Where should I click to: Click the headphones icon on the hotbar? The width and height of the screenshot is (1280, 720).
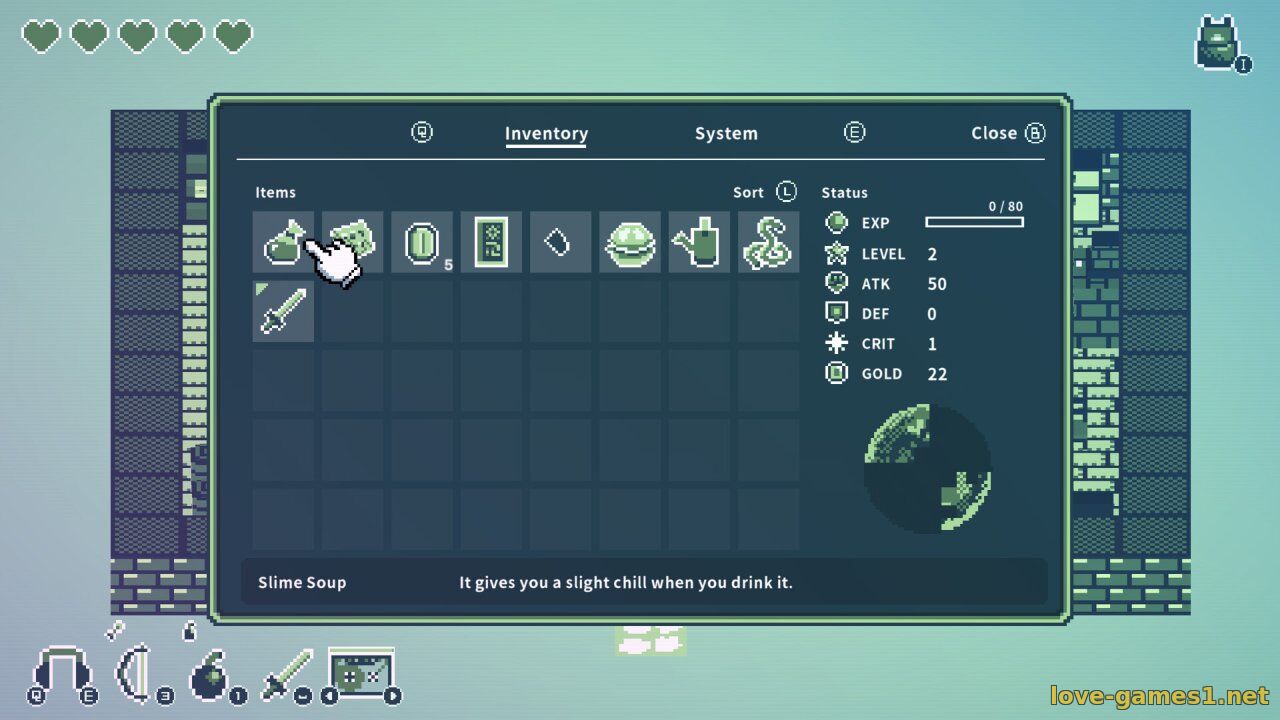click(63, 674)
